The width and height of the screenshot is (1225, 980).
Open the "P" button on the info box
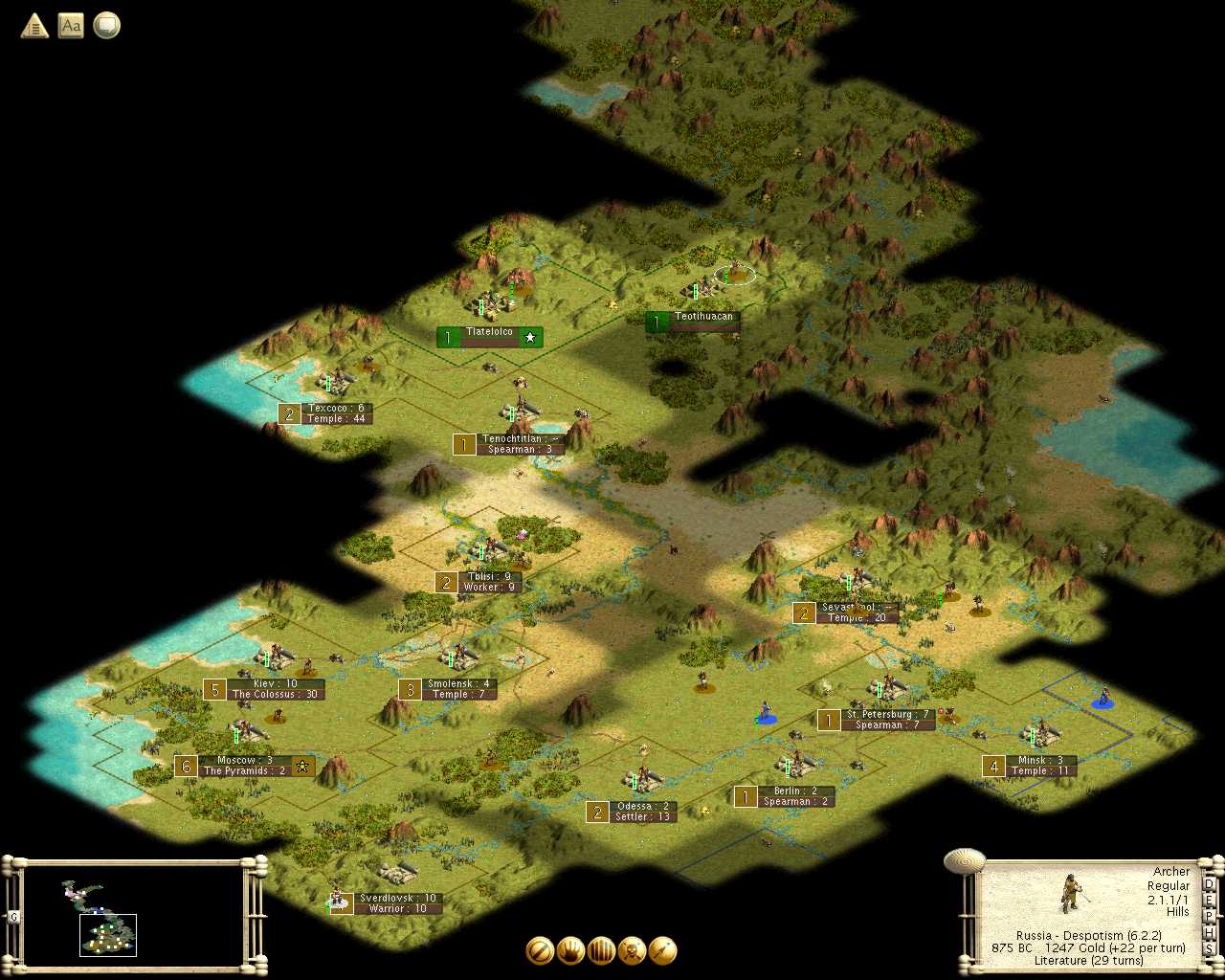(1209, 917)
